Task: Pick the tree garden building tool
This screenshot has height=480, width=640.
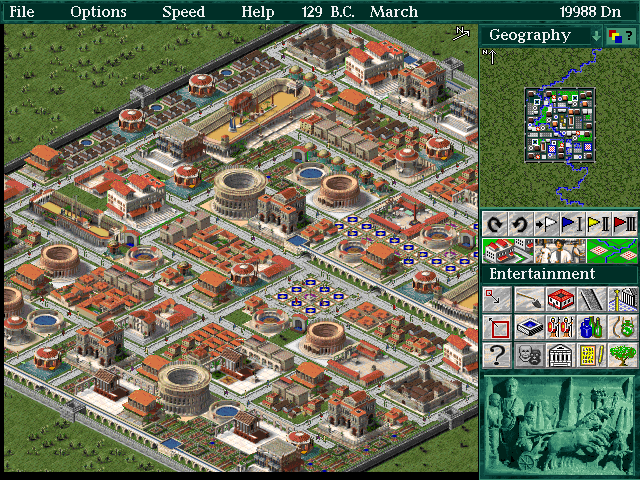Action: point(623,354)
